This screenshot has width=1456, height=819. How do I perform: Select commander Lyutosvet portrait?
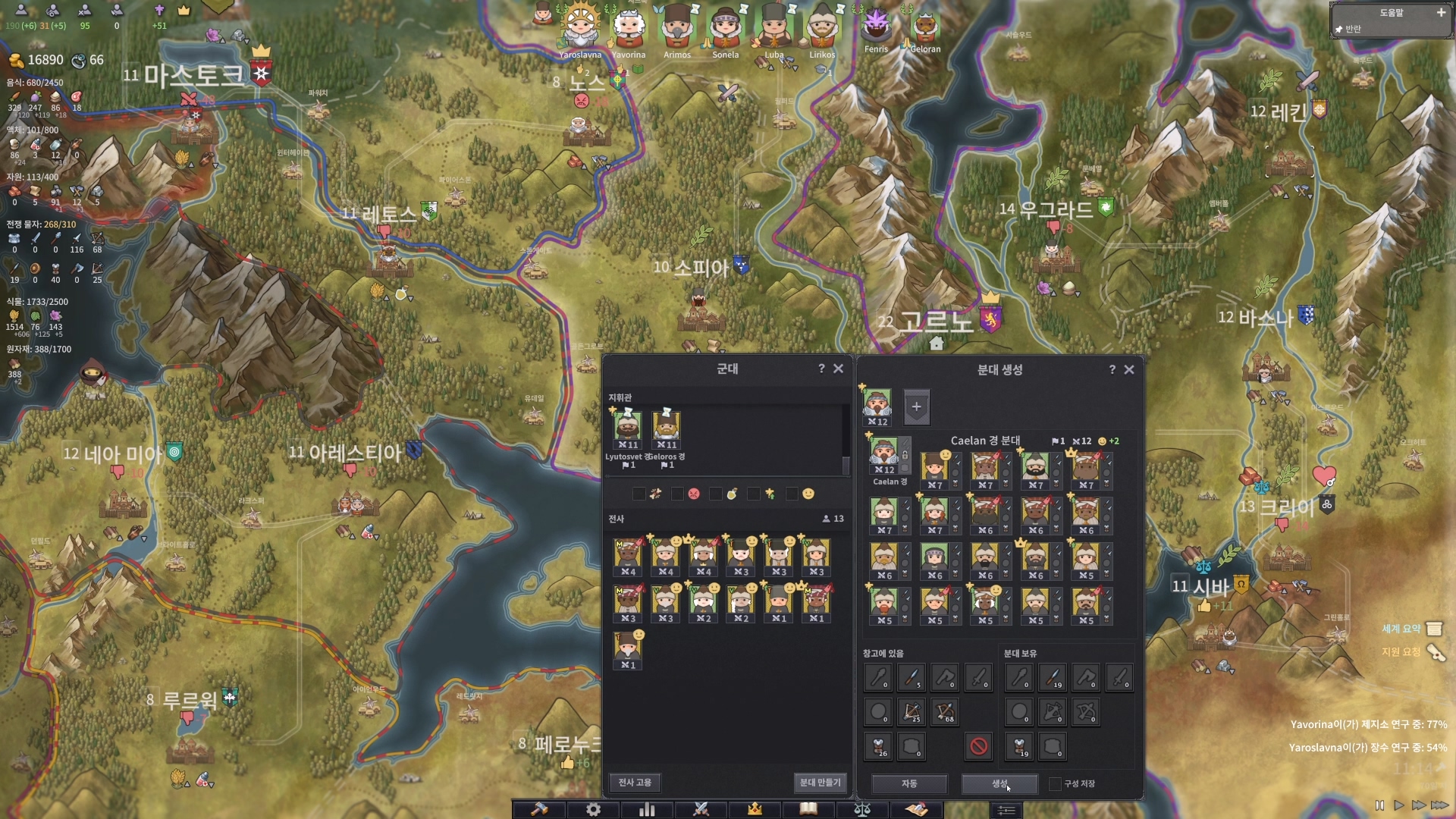[627, 427]
